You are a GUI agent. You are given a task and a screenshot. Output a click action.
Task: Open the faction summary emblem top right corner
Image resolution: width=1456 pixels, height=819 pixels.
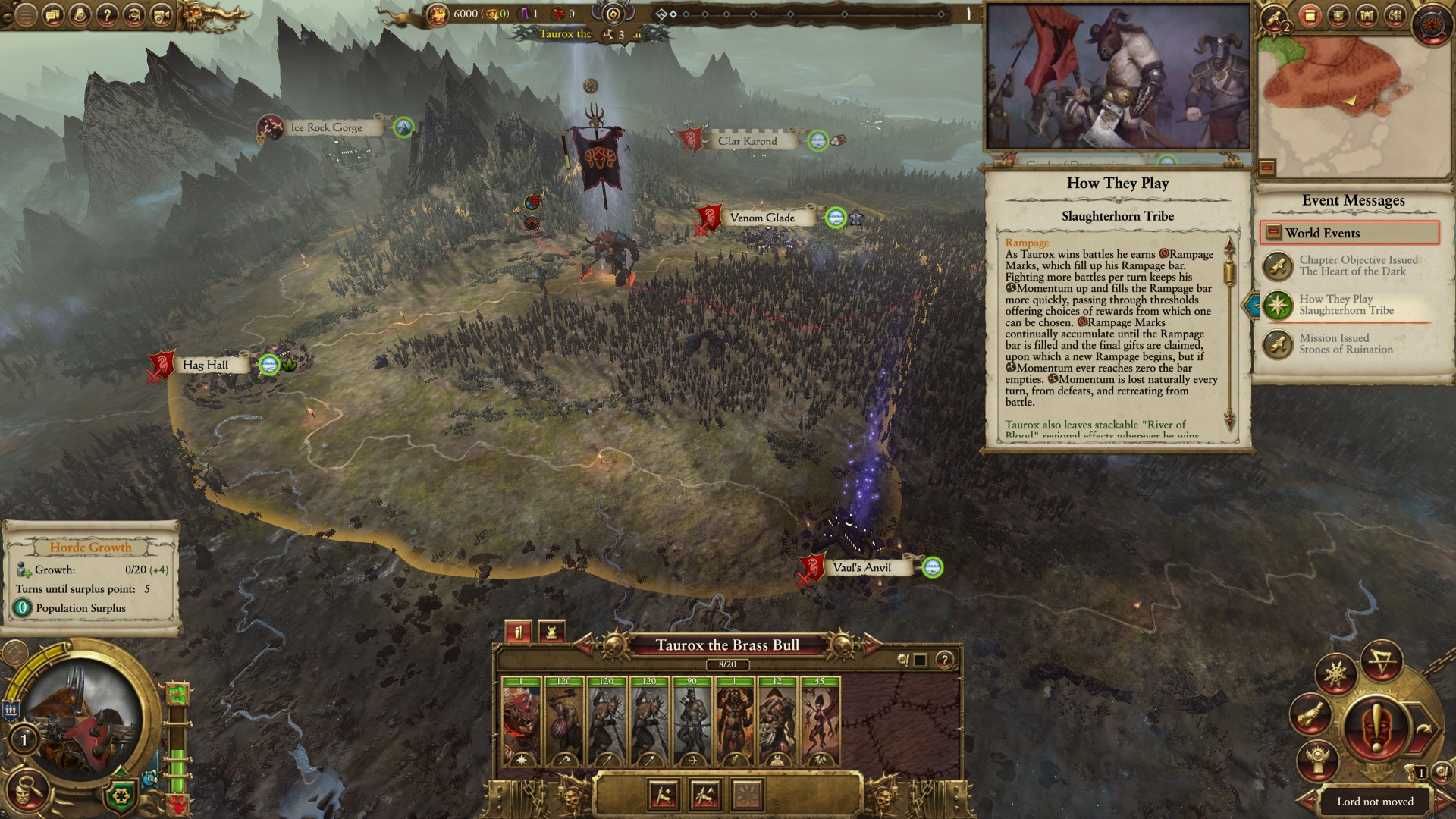pyautogui.click(x=1430, y=23)
